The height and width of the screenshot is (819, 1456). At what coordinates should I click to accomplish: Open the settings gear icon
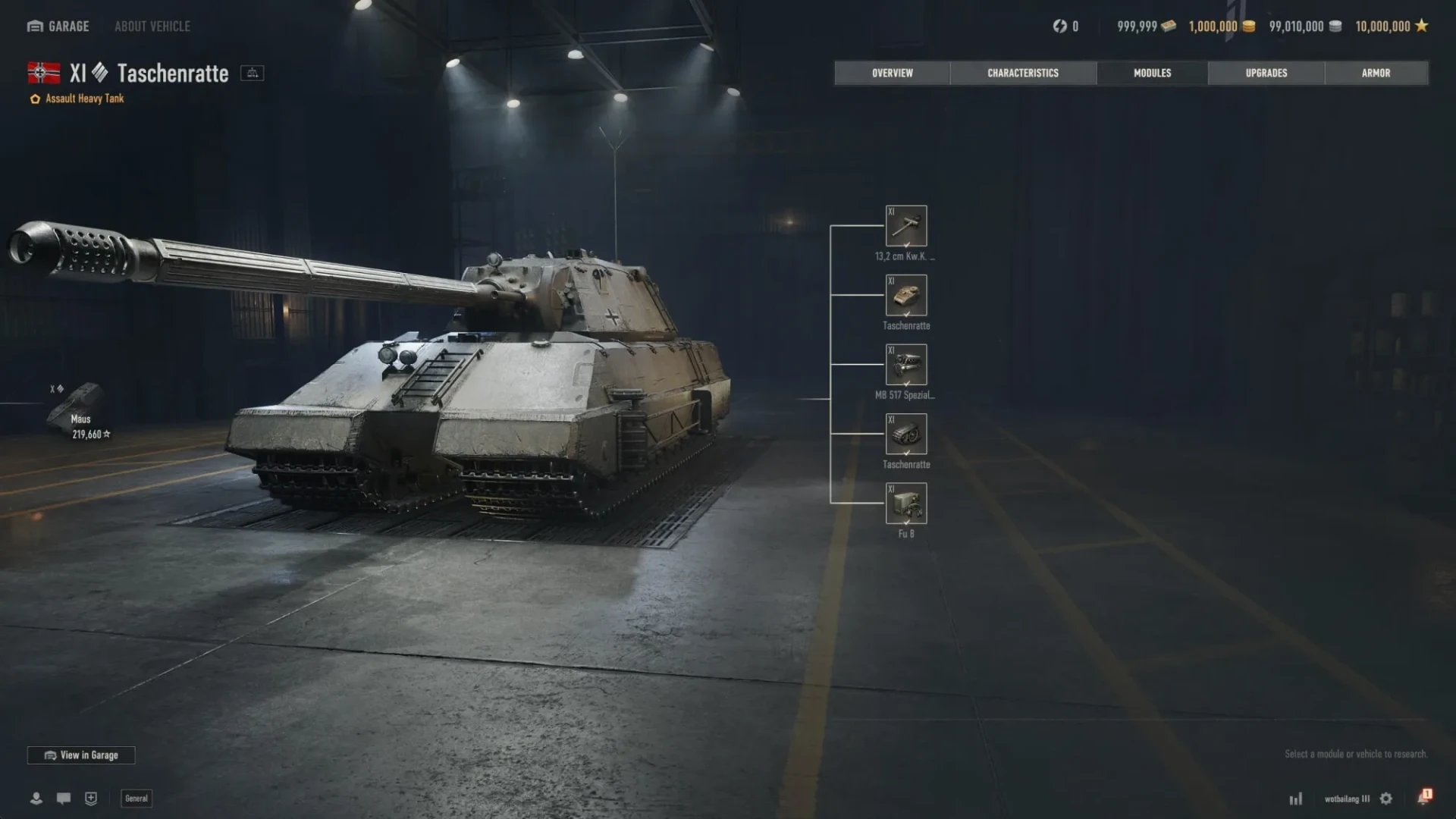pos(1386,799)
